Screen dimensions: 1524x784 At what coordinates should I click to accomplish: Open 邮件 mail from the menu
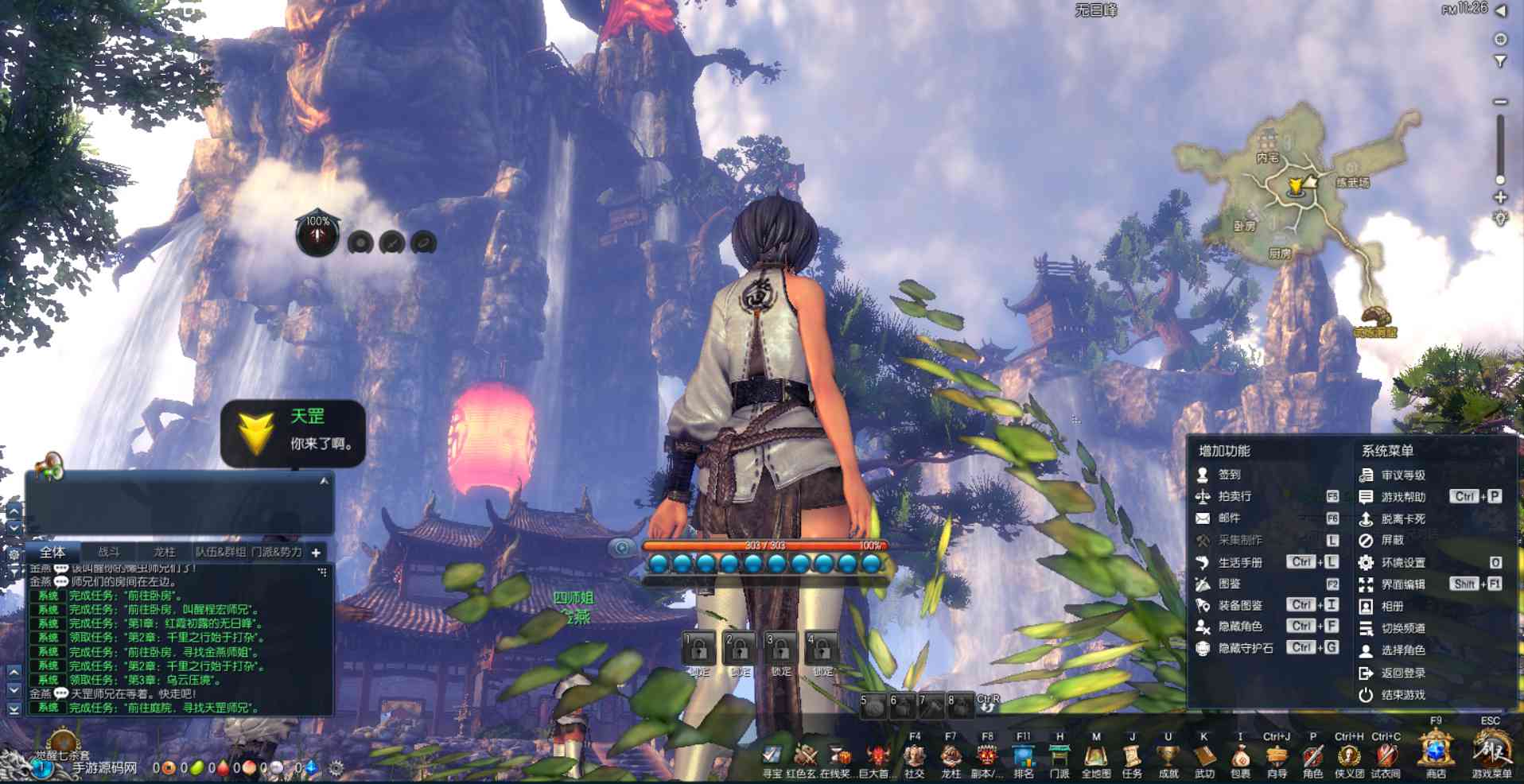(1229, 518)
